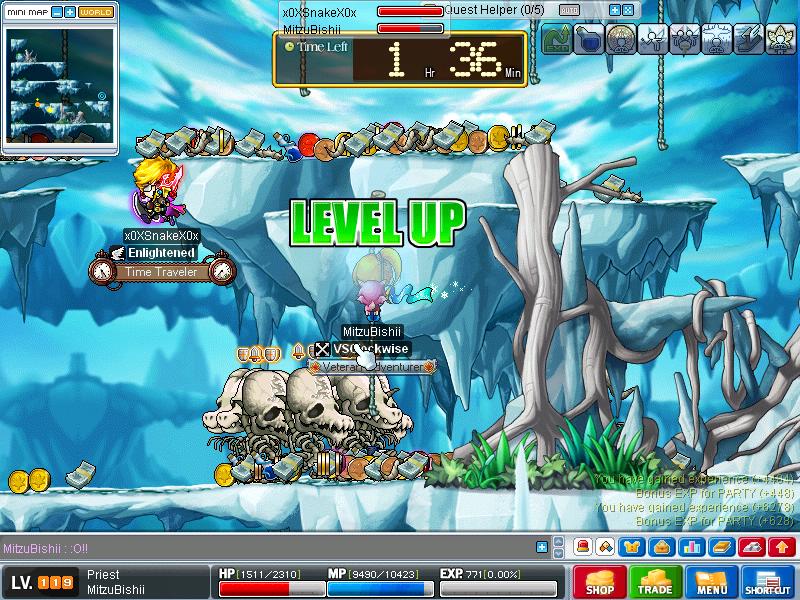Open the Cash Shop button
This screenshot has width=800, height=600.
point(600,582)
